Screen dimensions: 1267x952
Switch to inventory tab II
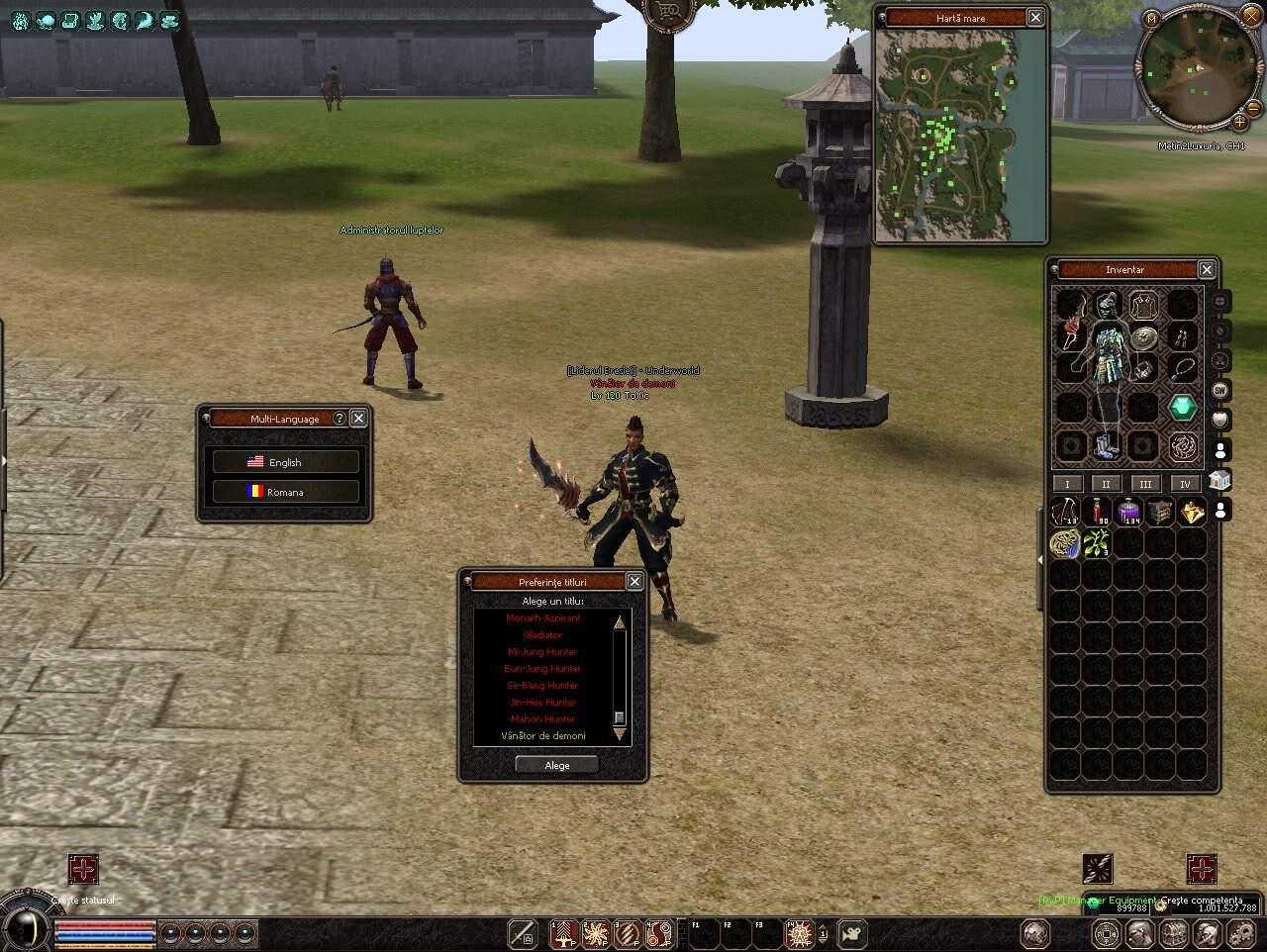tap(1106, 484)
